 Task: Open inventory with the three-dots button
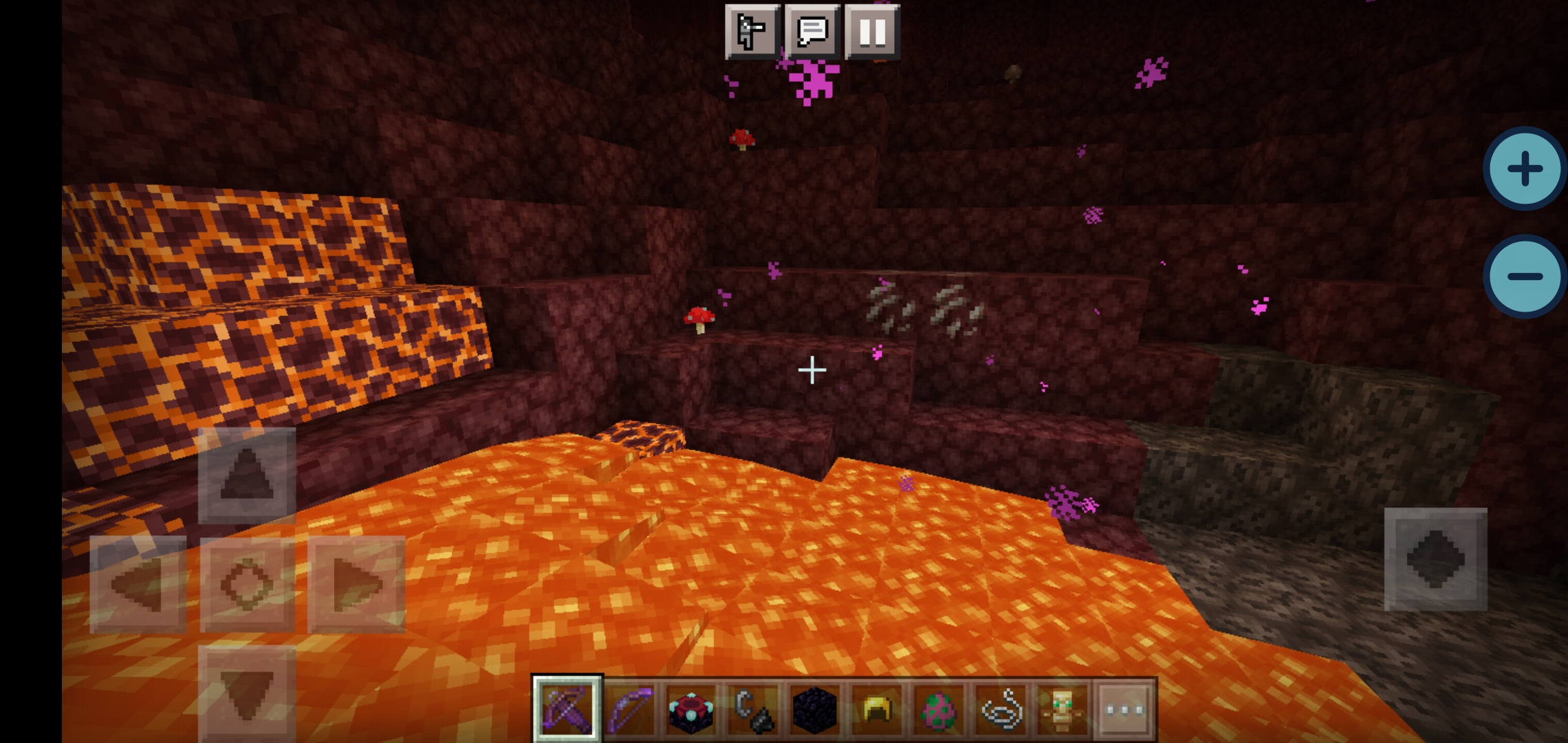(1124, 709)
